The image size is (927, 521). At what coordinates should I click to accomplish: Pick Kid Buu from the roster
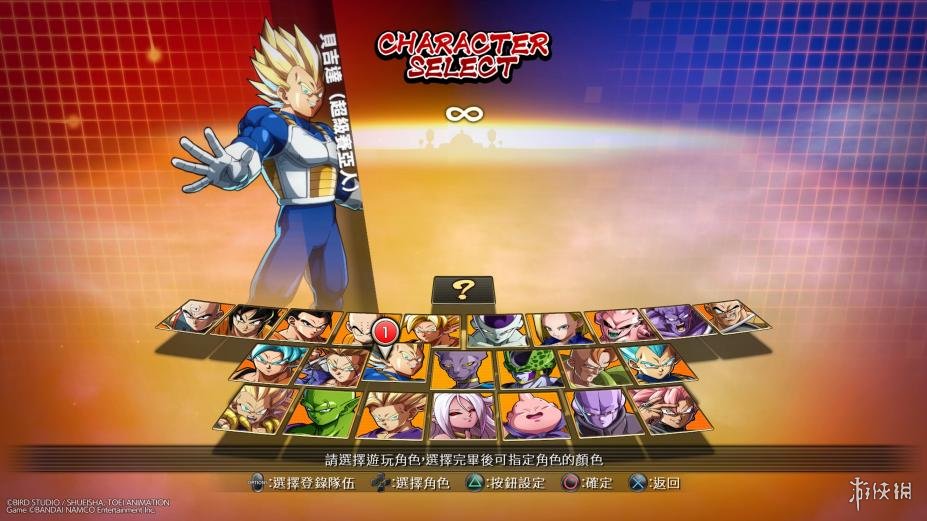pyautogui.click(x=619, y=323)
